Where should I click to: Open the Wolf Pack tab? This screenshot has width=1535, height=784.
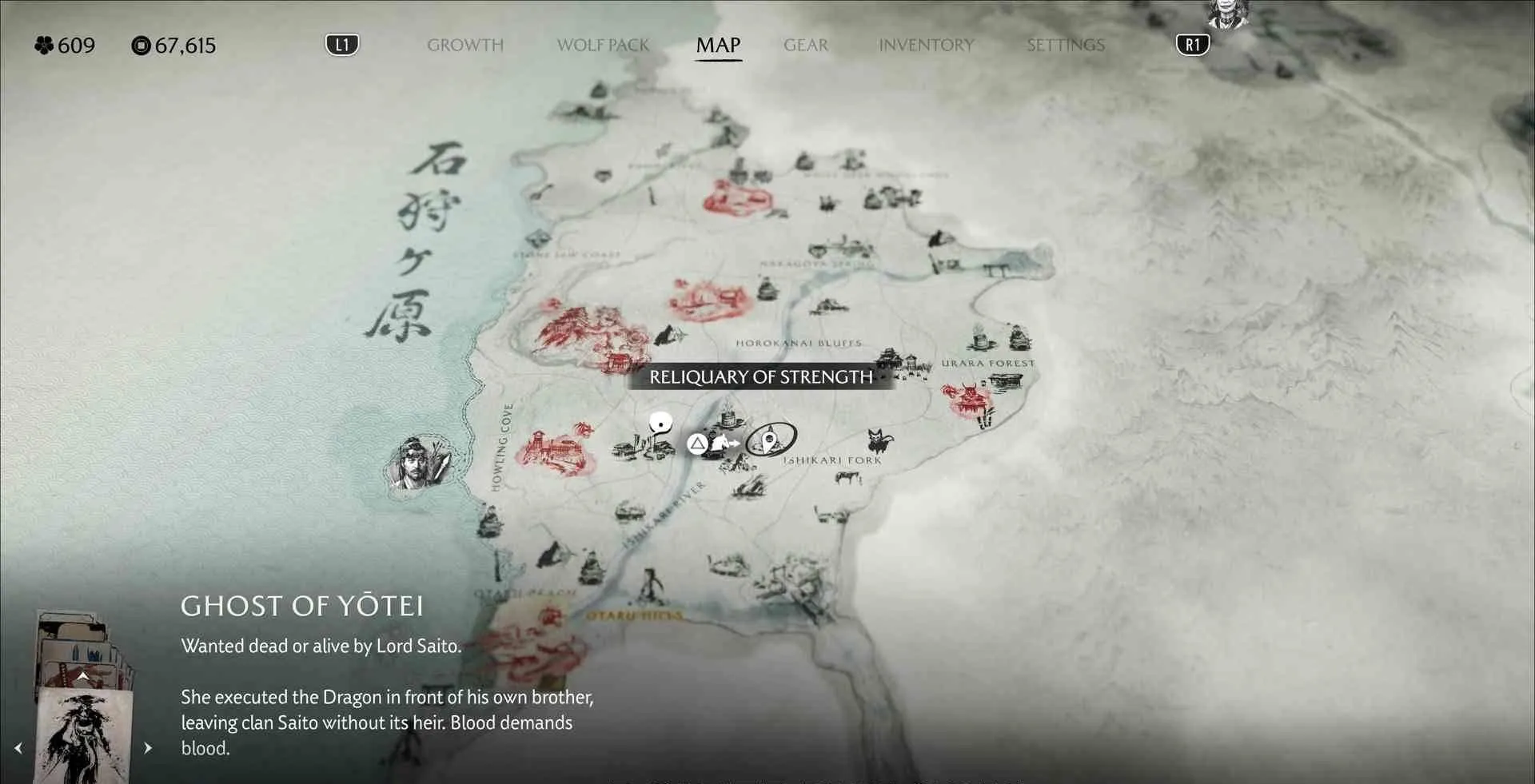[x=603, y=46]
